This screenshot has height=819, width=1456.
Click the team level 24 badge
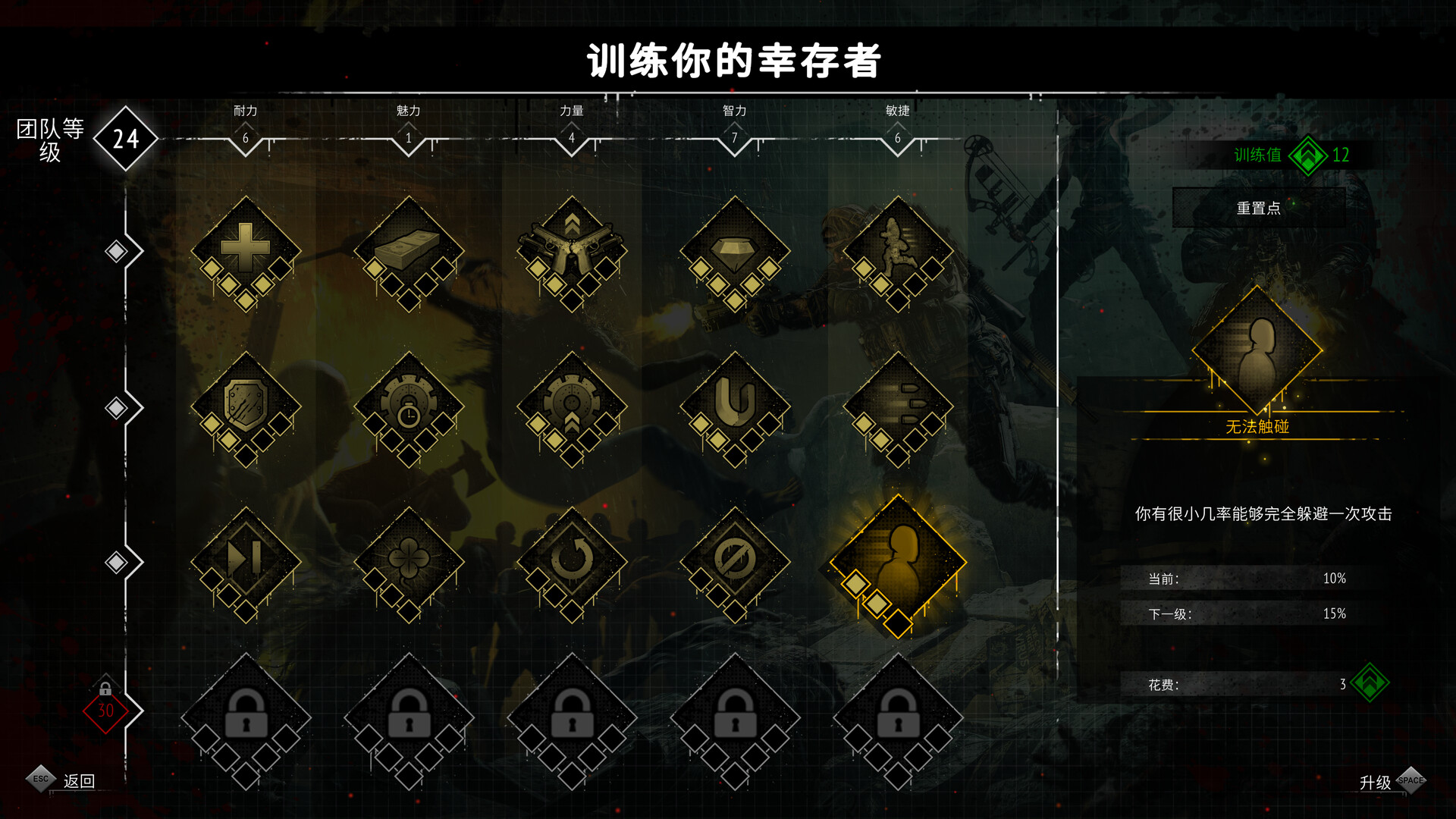(x=126, y=139)
